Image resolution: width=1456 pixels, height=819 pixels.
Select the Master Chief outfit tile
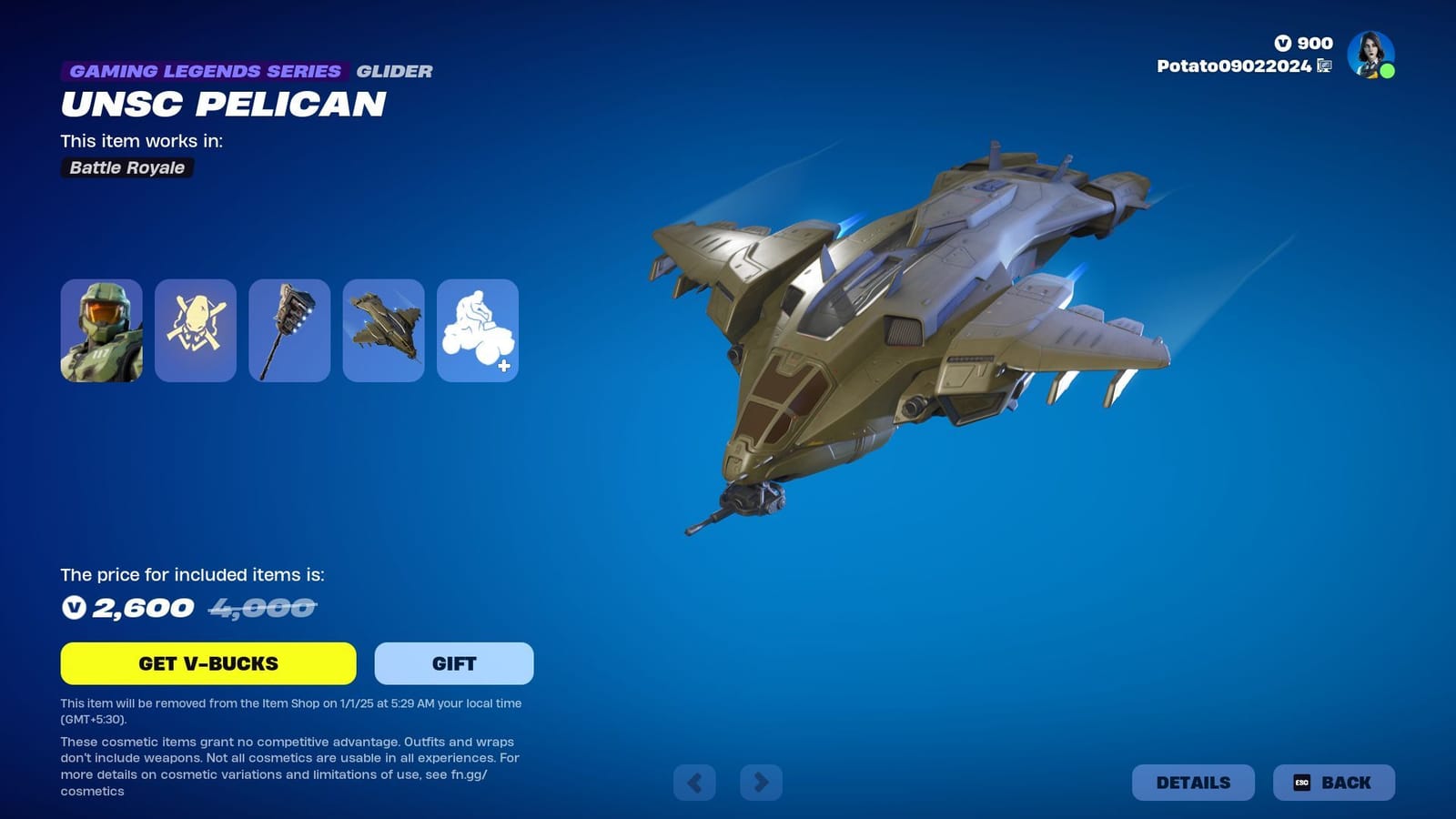pos(101,329)
